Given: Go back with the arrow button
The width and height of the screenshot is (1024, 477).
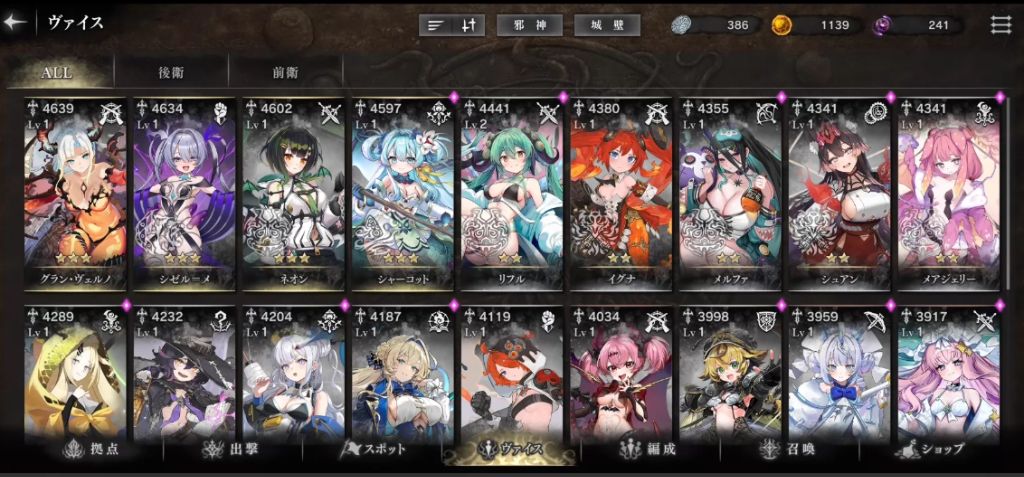Looking at the screenshot, I should [x=15, y=24].
